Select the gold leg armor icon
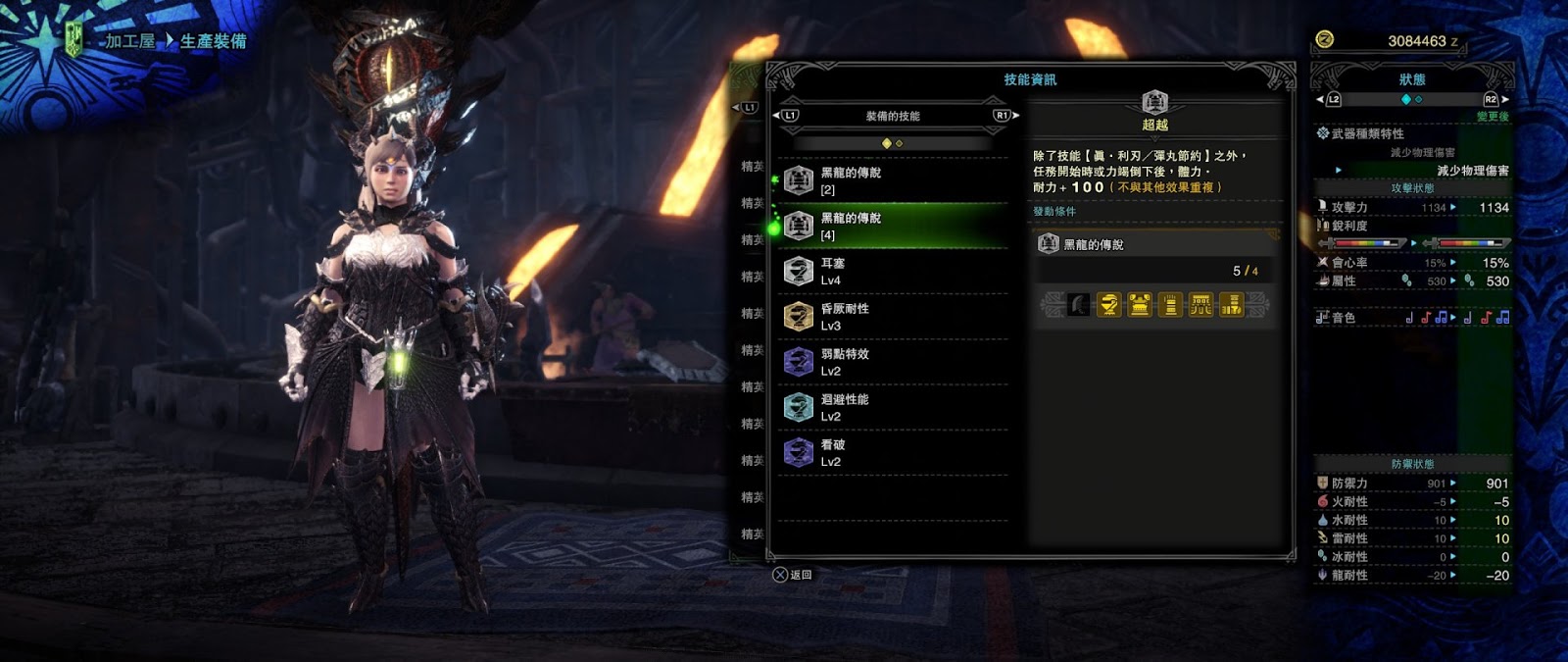This screenshot has height=662, width=1568. pyautogui.click(x=1231, y=305)
